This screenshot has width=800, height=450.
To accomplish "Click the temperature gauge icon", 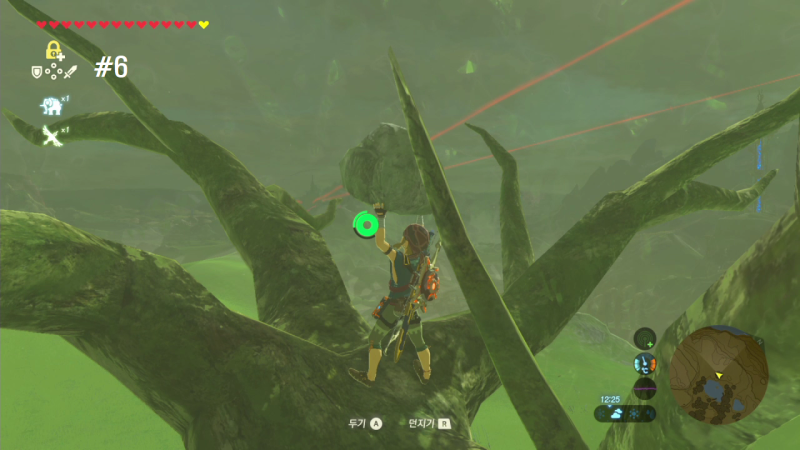I will coord(645,363).
